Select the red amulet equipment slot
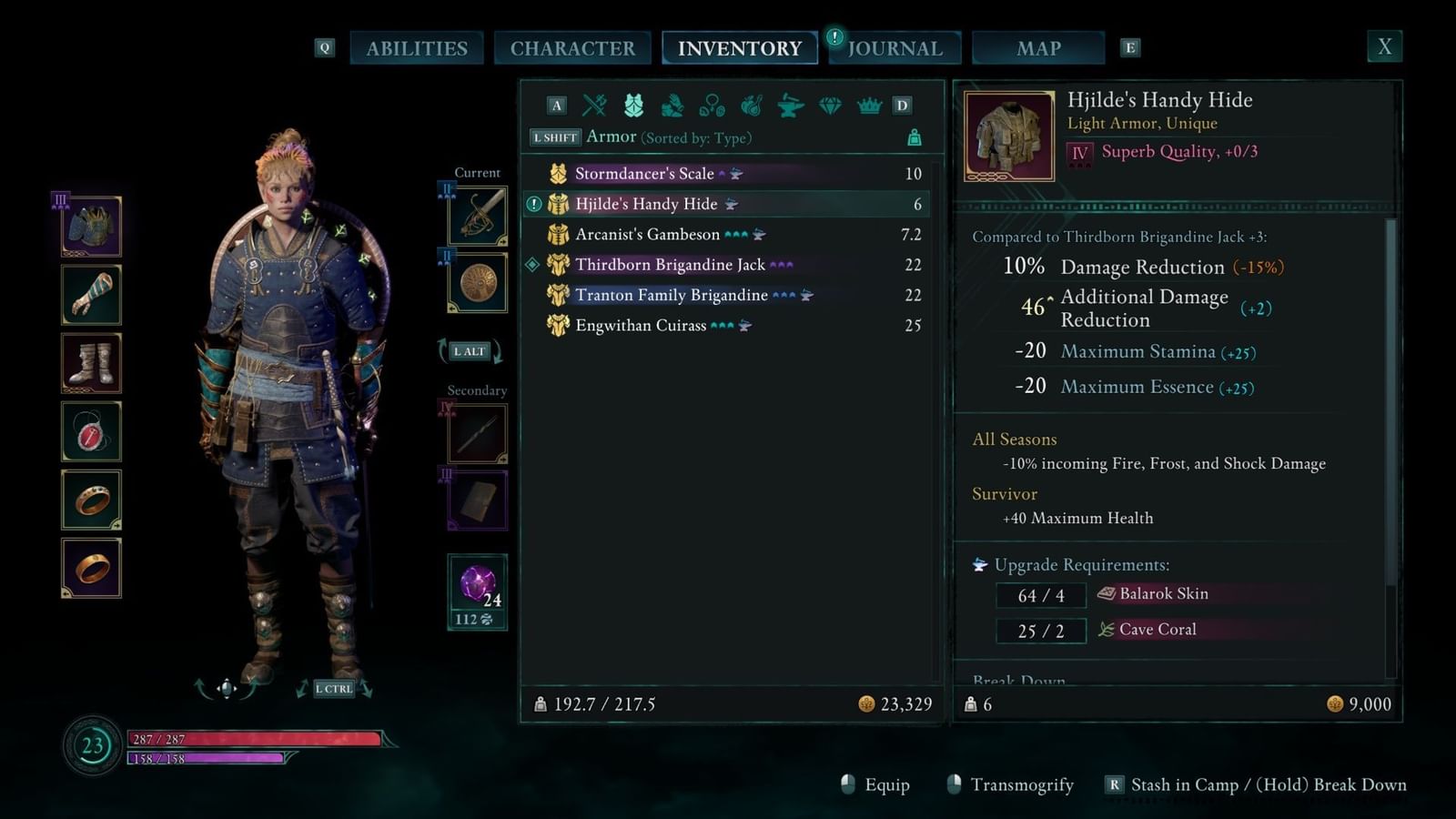 click(91, 431)
